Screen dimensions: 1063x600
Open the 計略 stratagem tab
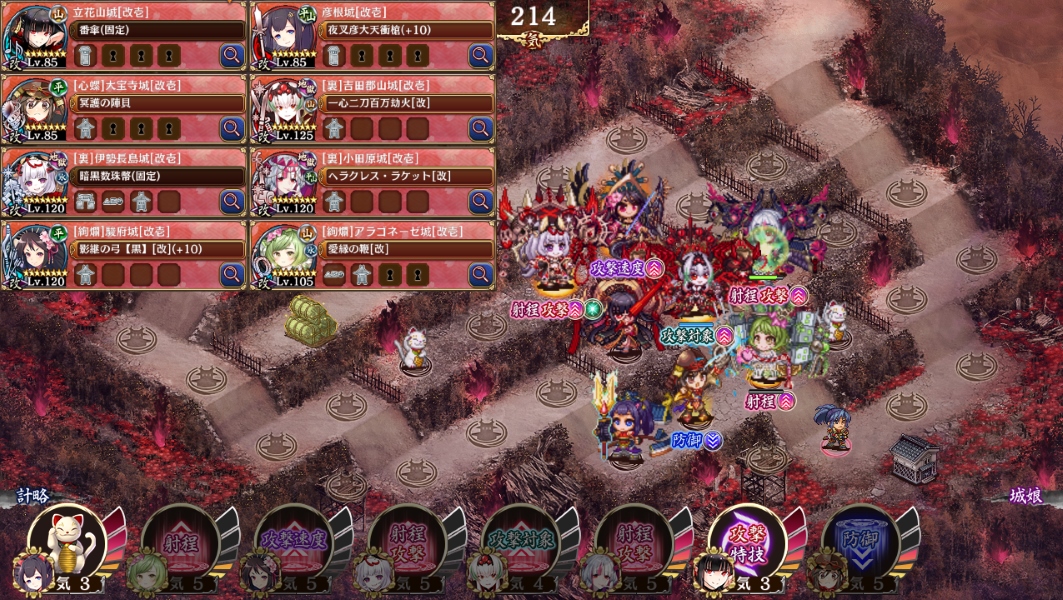click(x=32, y=495)
